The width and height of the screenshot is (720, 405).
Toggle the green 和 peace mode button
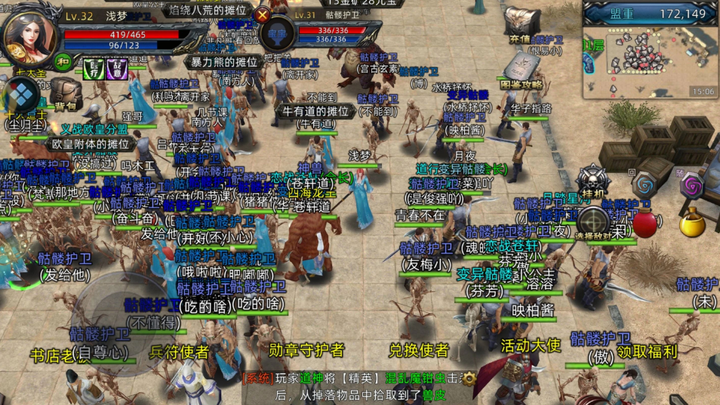pos(61,61)
